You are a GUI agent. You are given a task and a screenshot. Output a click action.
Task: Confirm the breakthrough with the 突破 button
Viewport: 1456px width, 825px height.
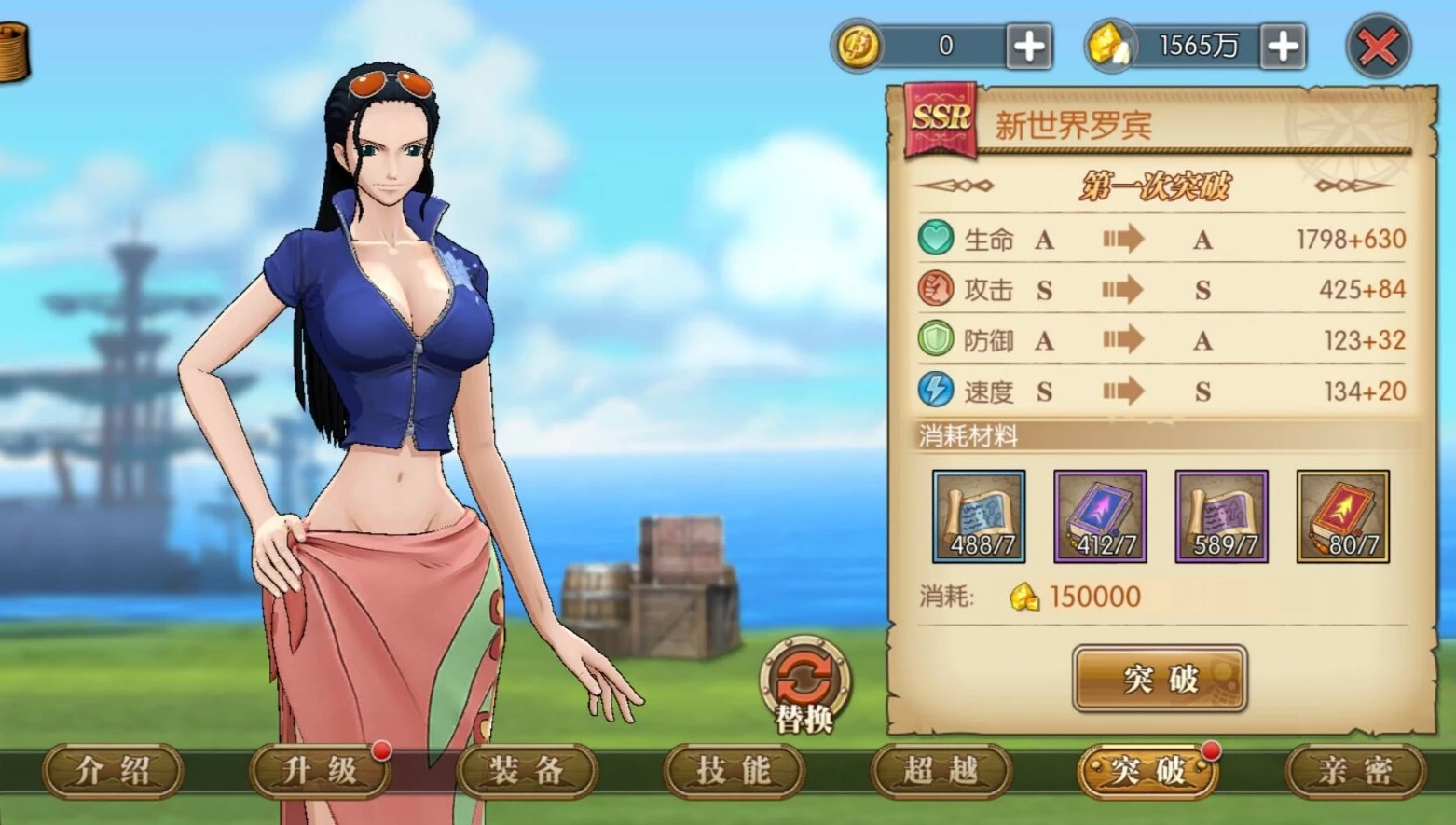pyautogui.click(x=1160, y=679)
